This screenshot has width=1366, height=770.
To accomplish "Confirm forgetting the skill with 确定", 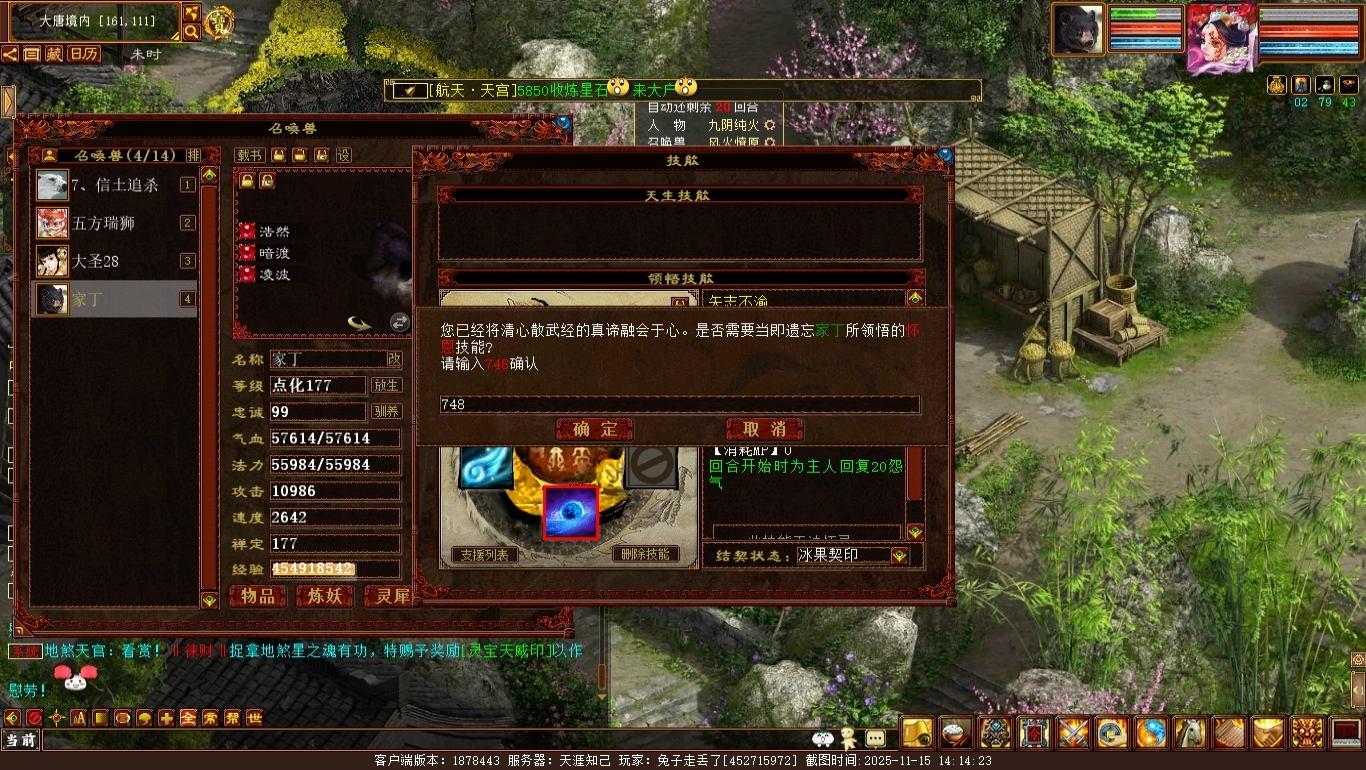I will 595,429.
